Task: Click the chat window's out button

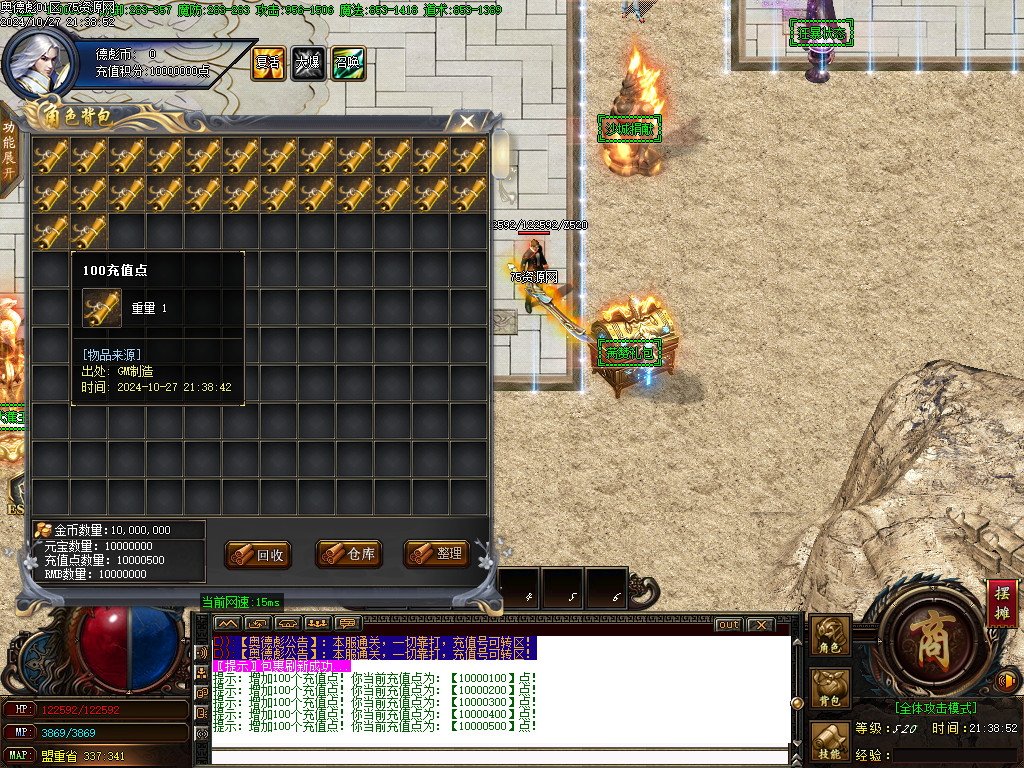Action: coord(728,624)
